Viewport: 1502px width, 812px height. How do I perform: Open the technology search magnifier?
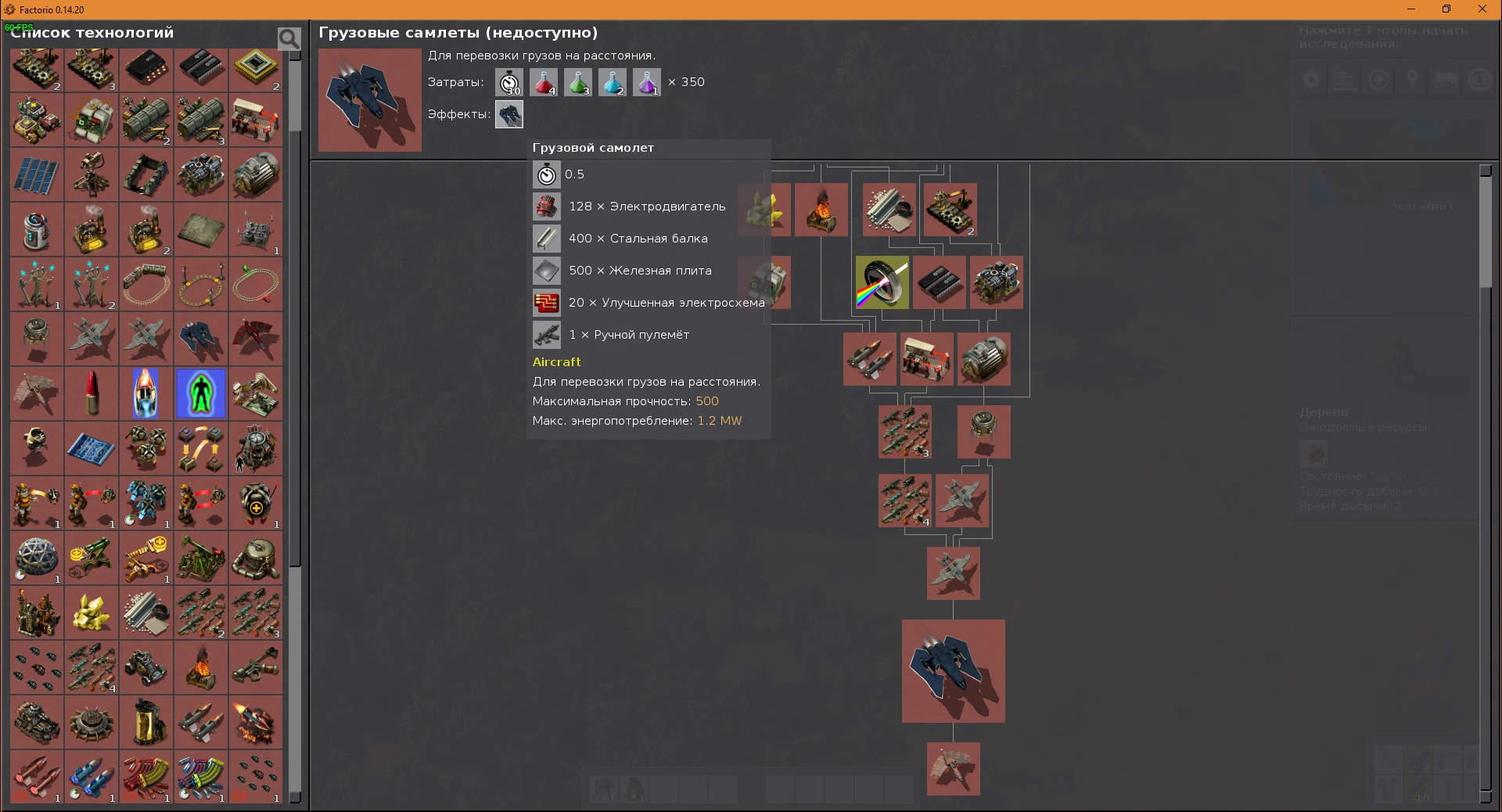288,37
